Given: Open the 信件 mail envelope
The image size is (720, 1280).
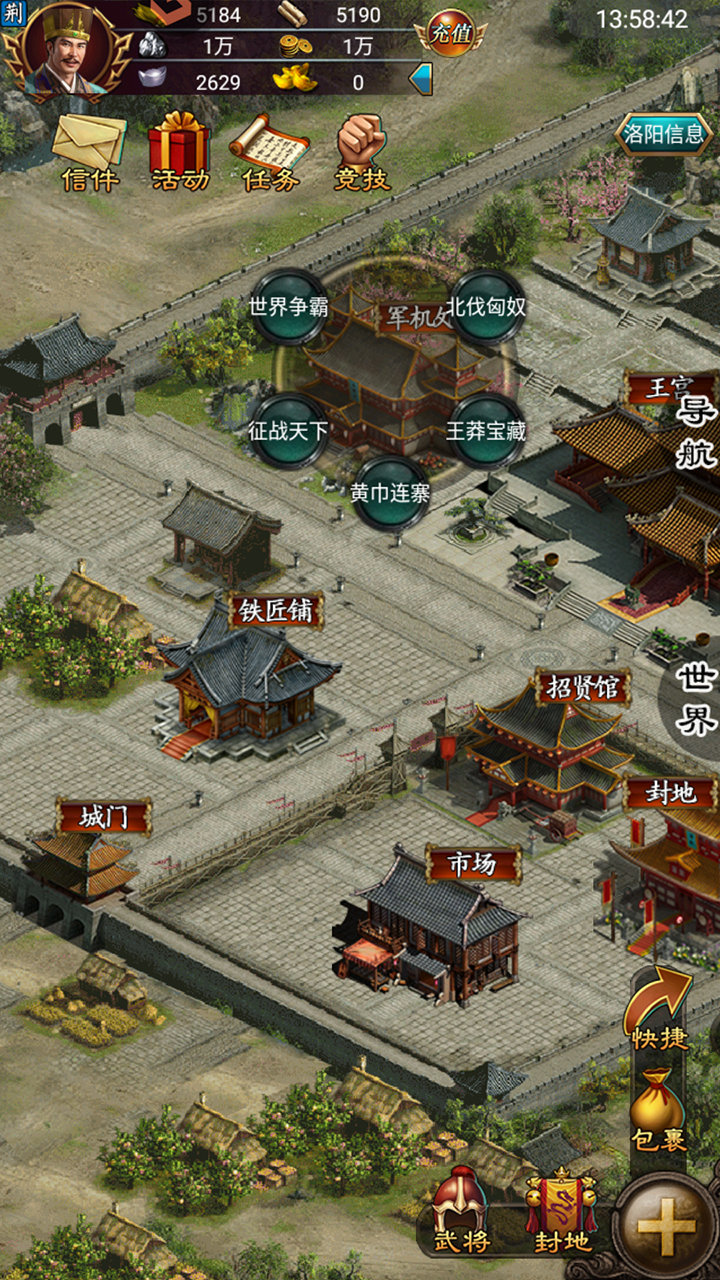Looking at the screenshot, I should tap(90, 150).
